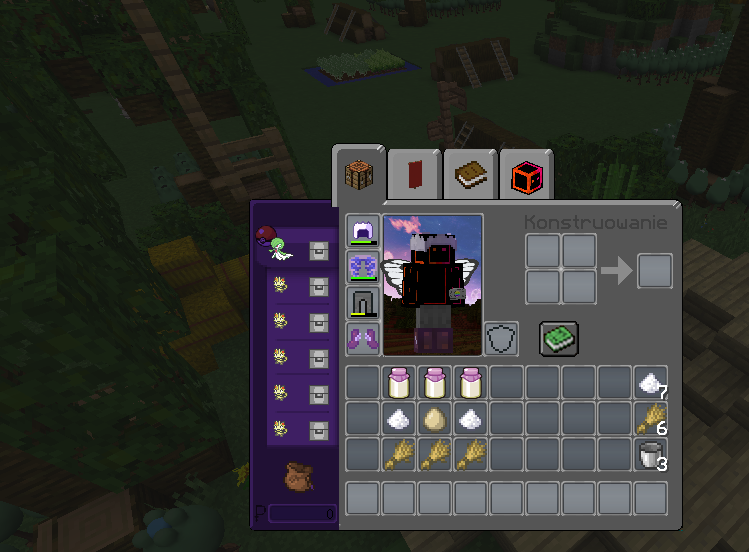Pick up the egg from inventory
The image size is (749, 552).
[434, 419]
